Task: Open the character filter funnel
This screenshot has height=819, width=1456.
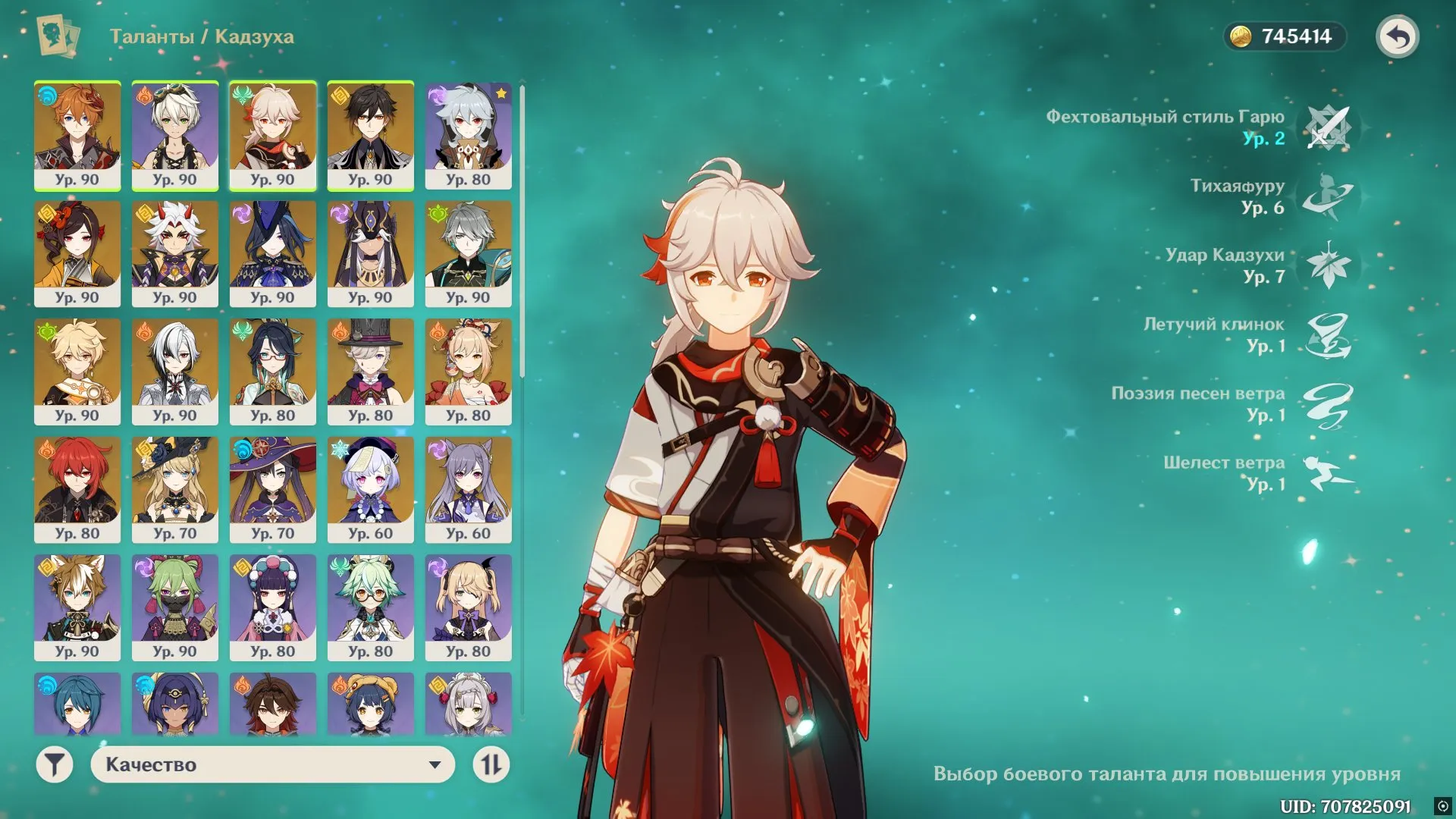Action: click(x=55, y=764)
